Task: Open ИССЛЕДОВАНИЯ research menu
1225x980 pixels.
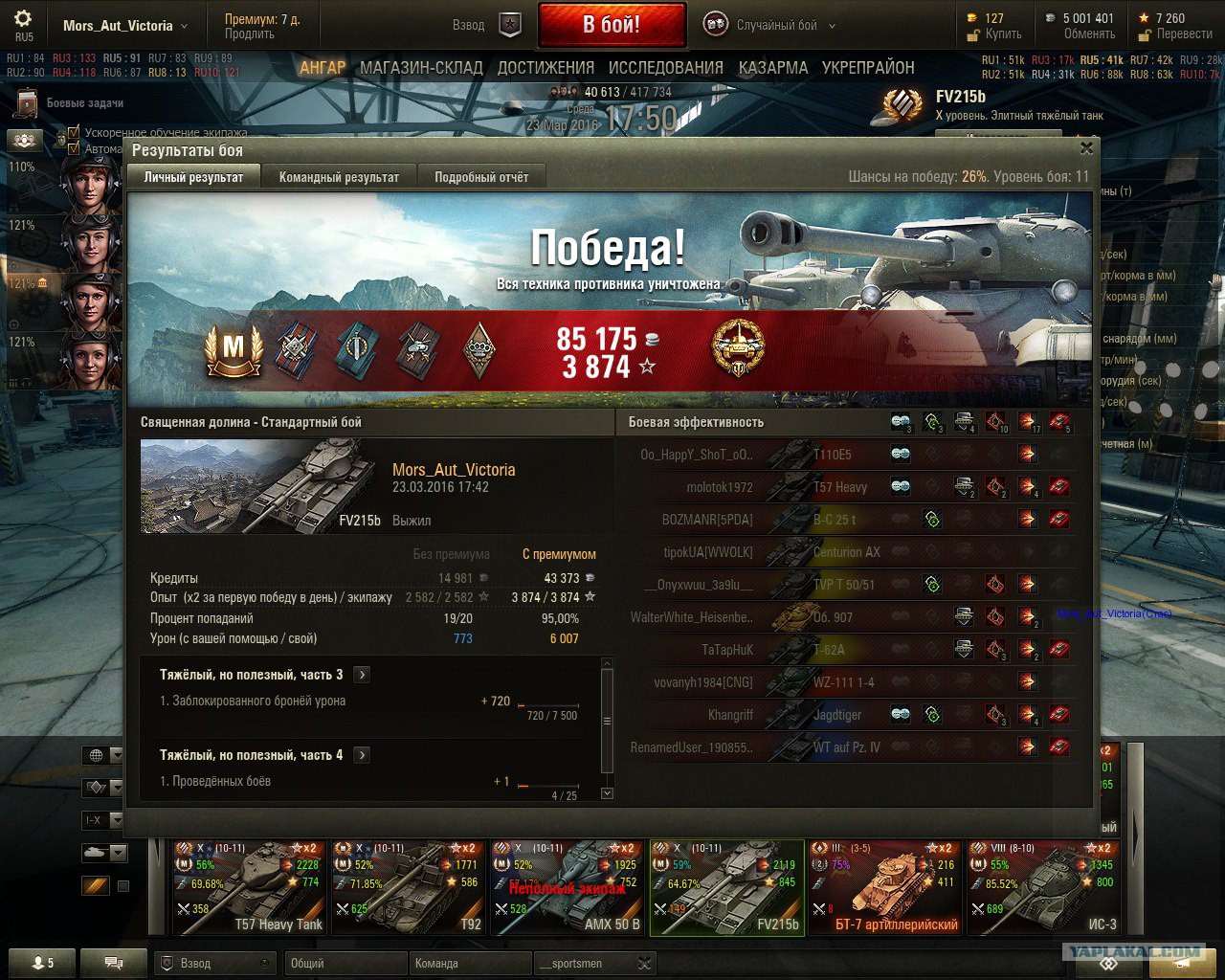Action: pos(666,68)
